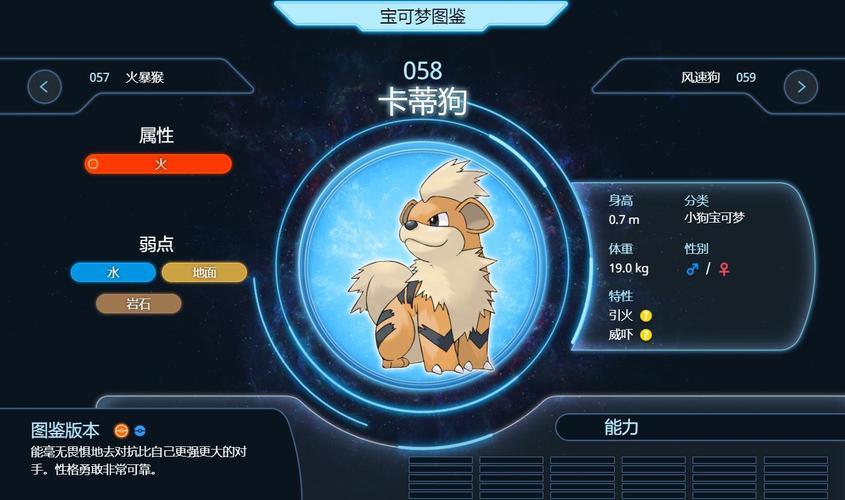Screen dimensions: 845x500
Task: Select the blue 水 weakness tag
Action: (x=113, y=272)
